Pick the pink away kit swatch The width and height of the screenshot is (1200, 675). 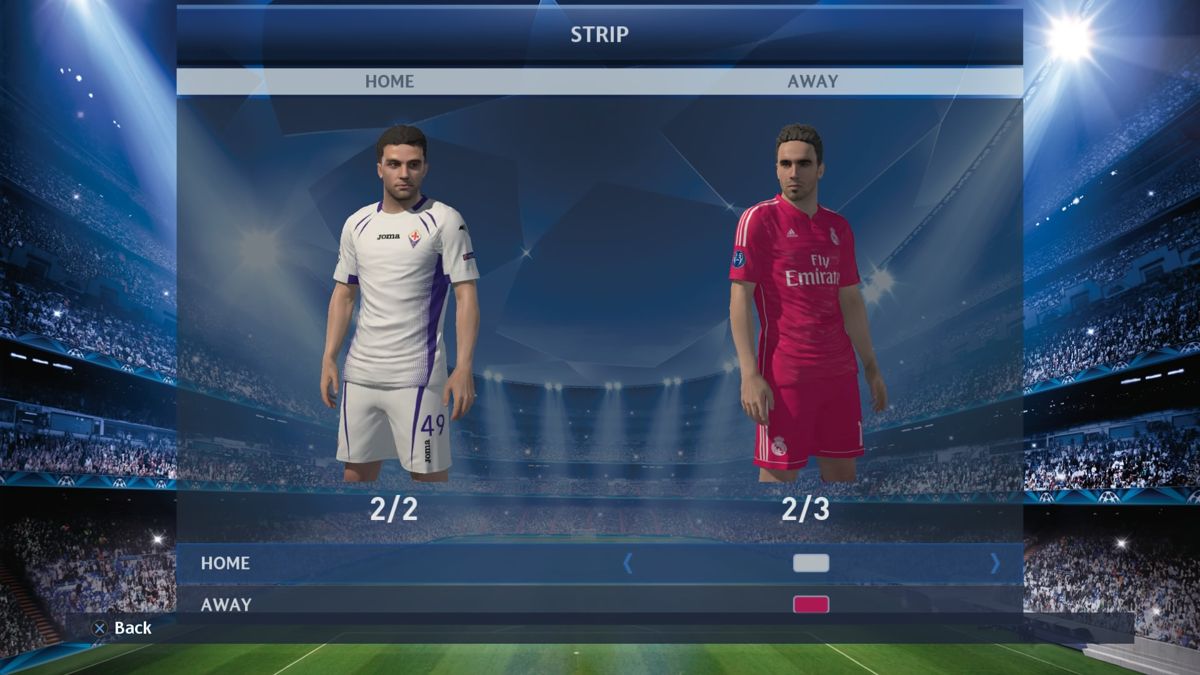click(811, 604)
